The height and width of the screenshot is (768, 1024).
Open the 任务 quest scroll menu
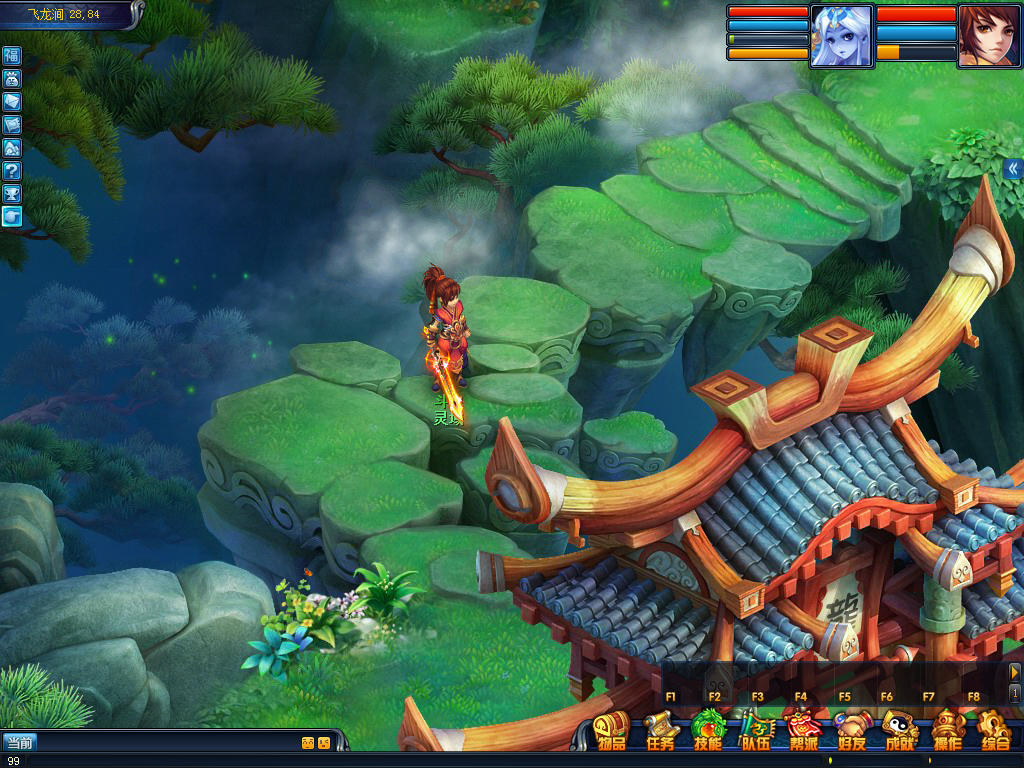coord(659,730)
